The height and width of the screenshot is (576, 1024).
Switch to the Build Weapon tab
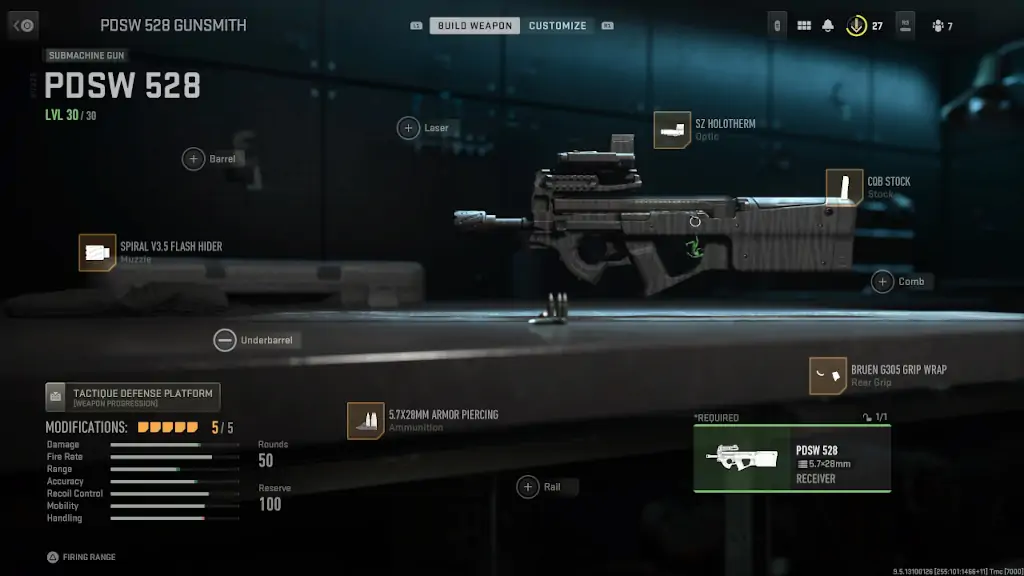pyautogui.click(x=475, y=25)
